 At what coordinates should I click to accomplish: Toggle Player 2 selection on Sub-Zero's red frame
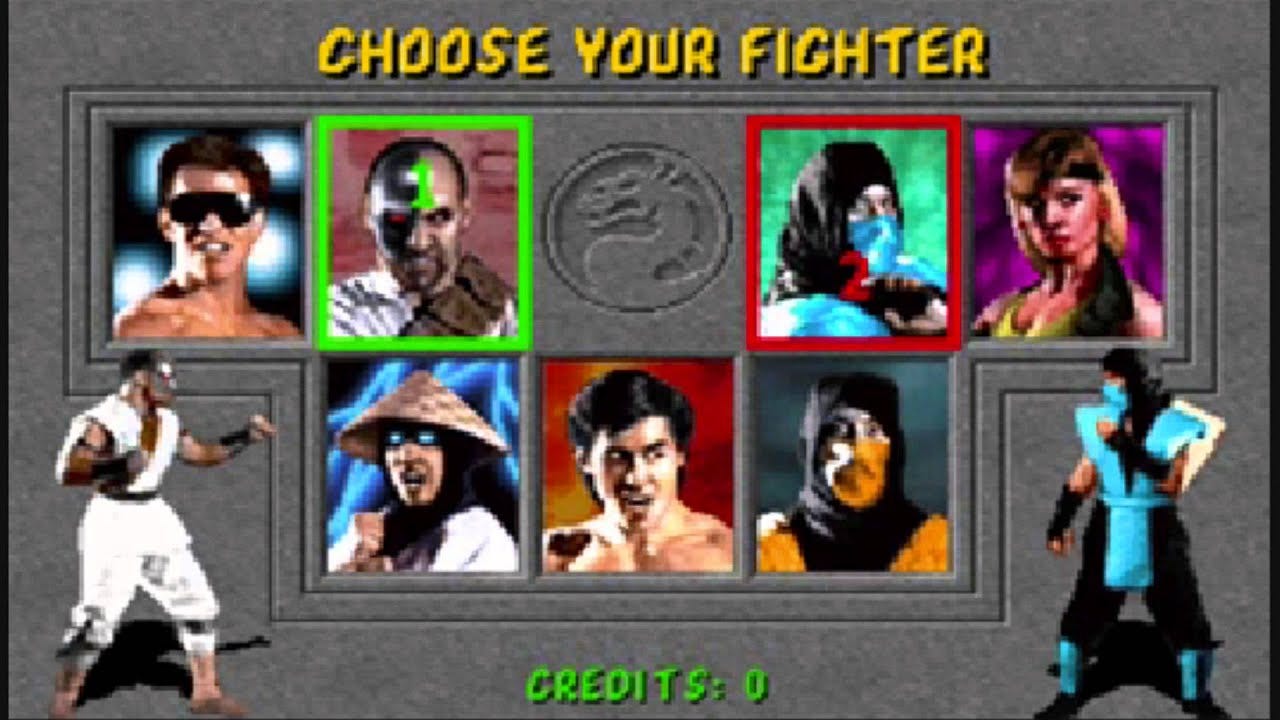pyautogui.click(x=855, y=122)
